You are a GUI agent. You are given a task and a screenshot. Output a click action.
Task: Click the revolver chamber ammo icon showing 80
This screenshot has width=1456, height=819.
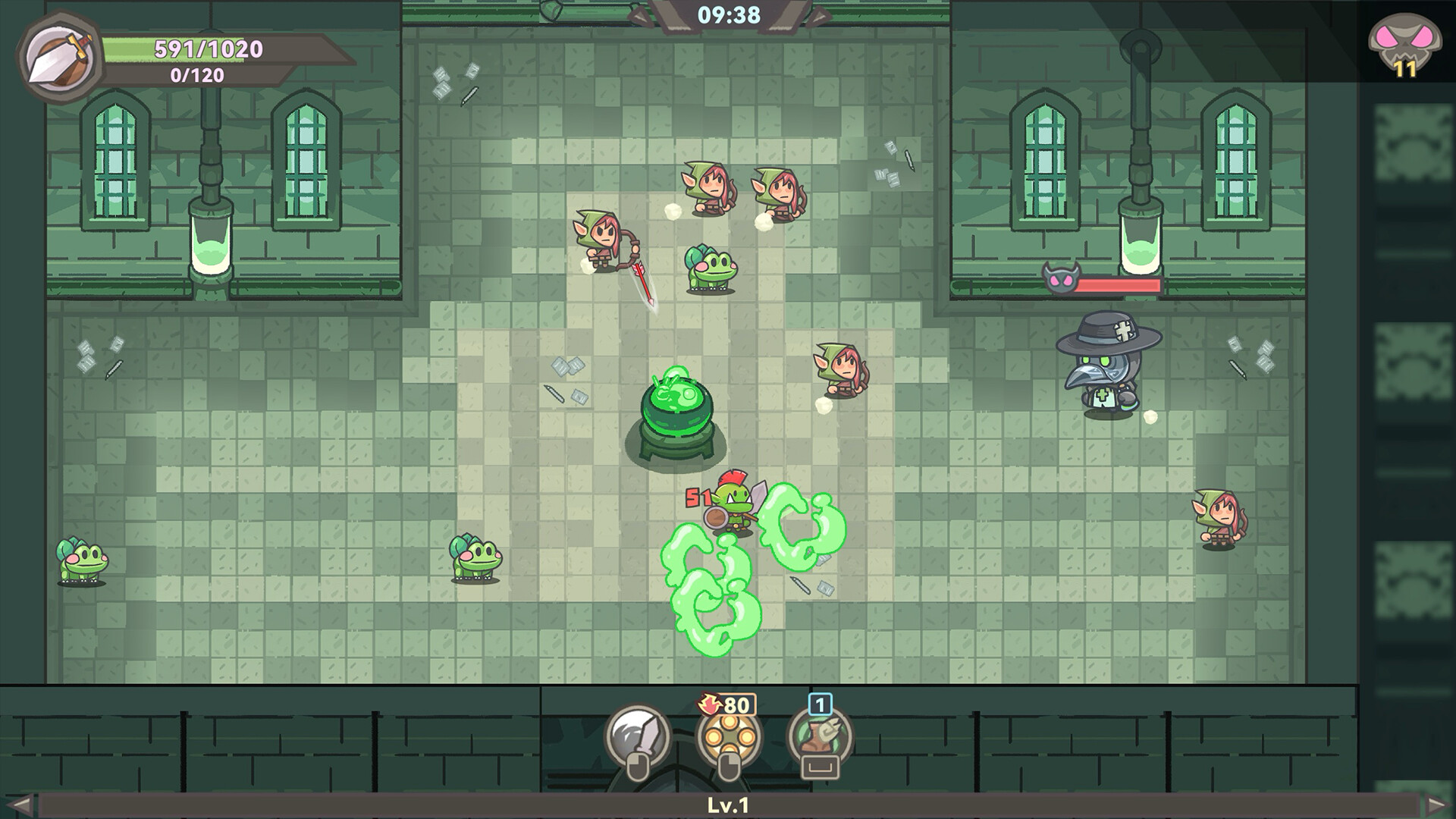(730, 737)
